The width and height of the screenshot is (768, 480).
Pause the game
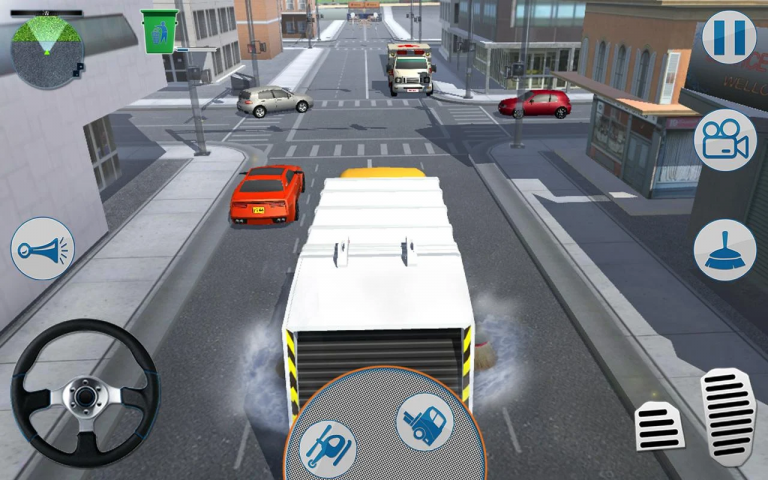pyautogui.click(x=728, y=37)
